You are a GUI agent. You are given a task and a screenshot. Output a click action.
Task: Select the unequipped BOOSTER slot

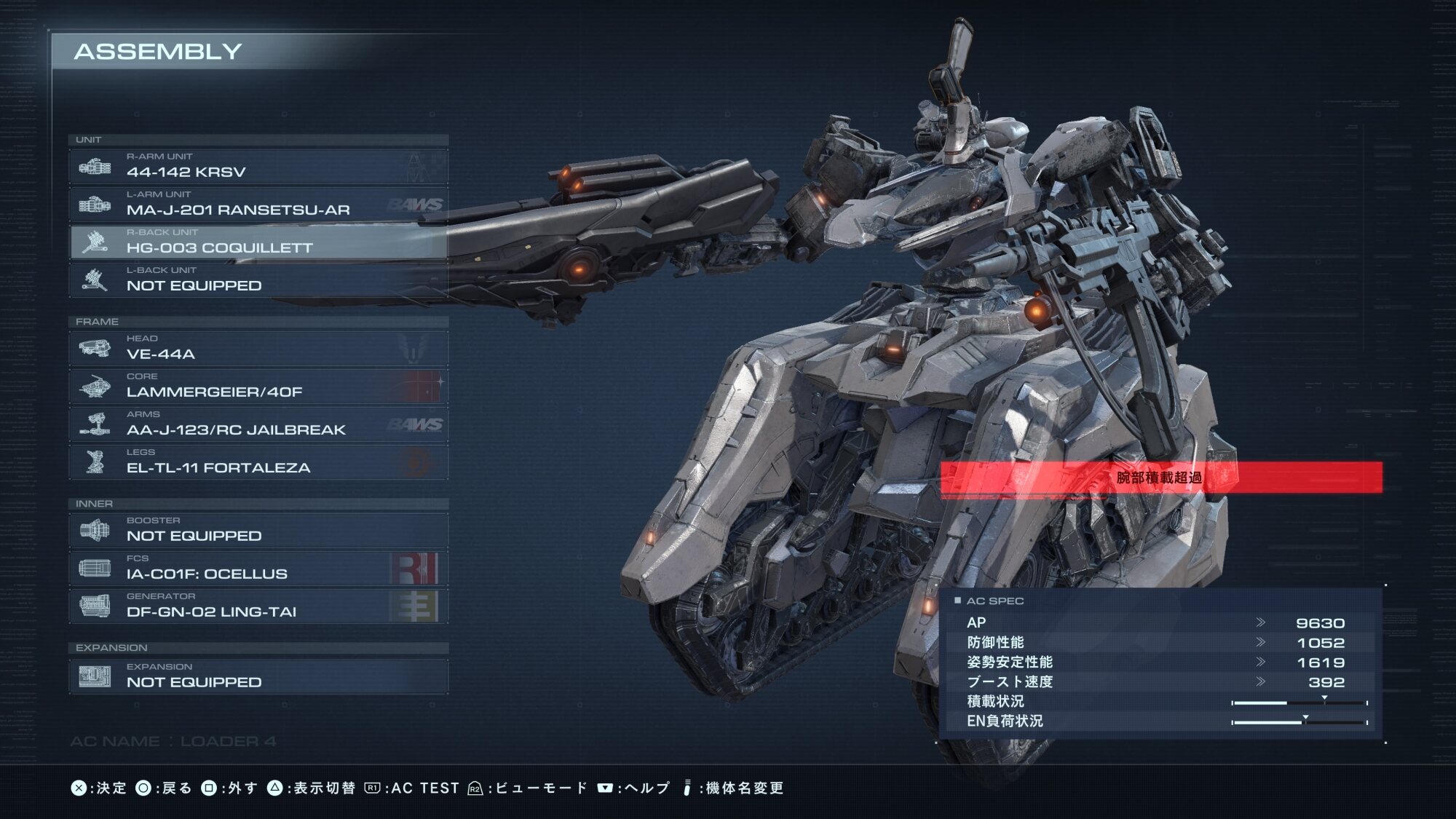pyautogui.click(x=258, y=531)
